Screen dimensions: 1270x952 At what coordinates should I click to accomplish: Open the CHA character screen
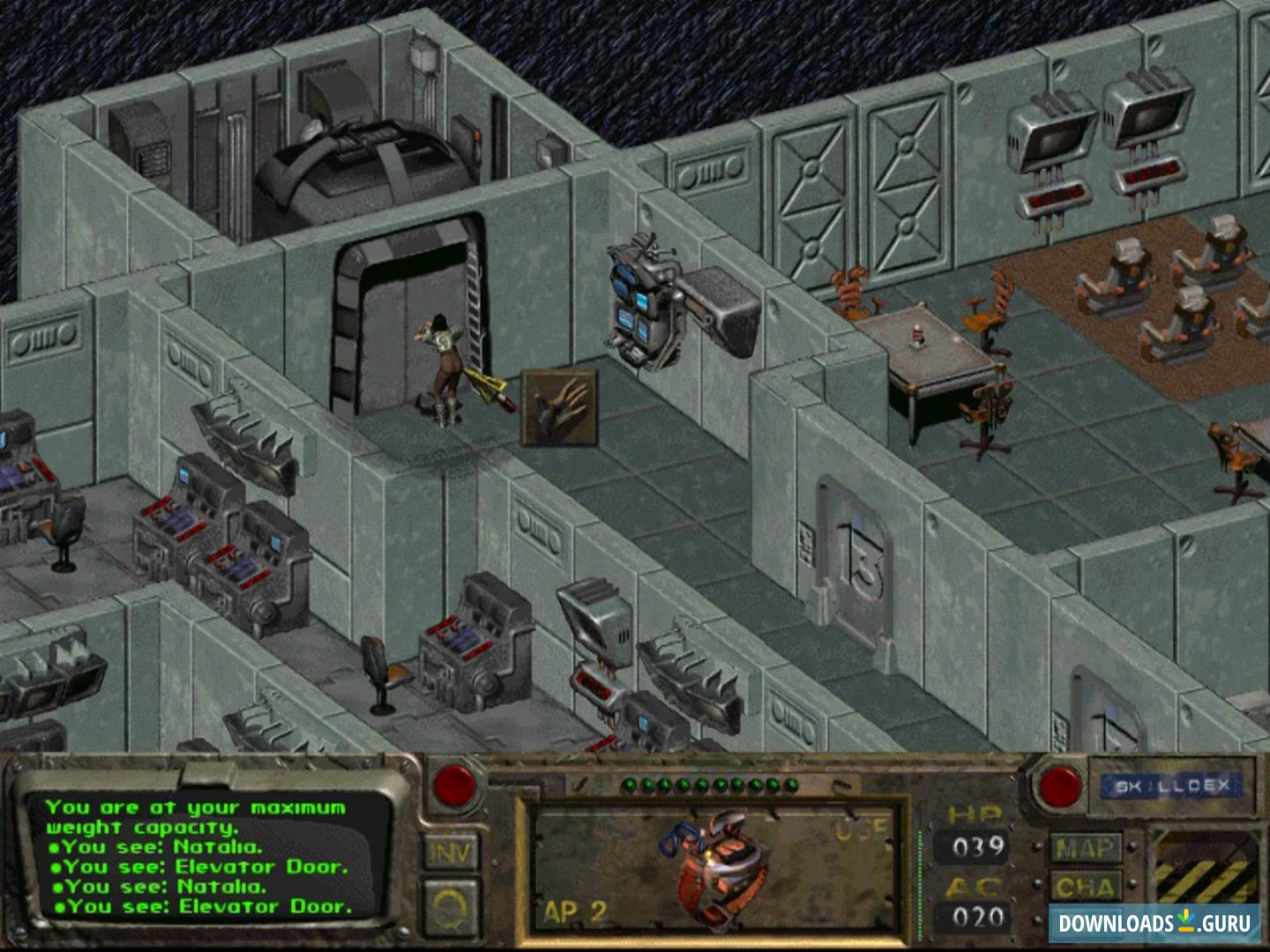coord(1086,884)
